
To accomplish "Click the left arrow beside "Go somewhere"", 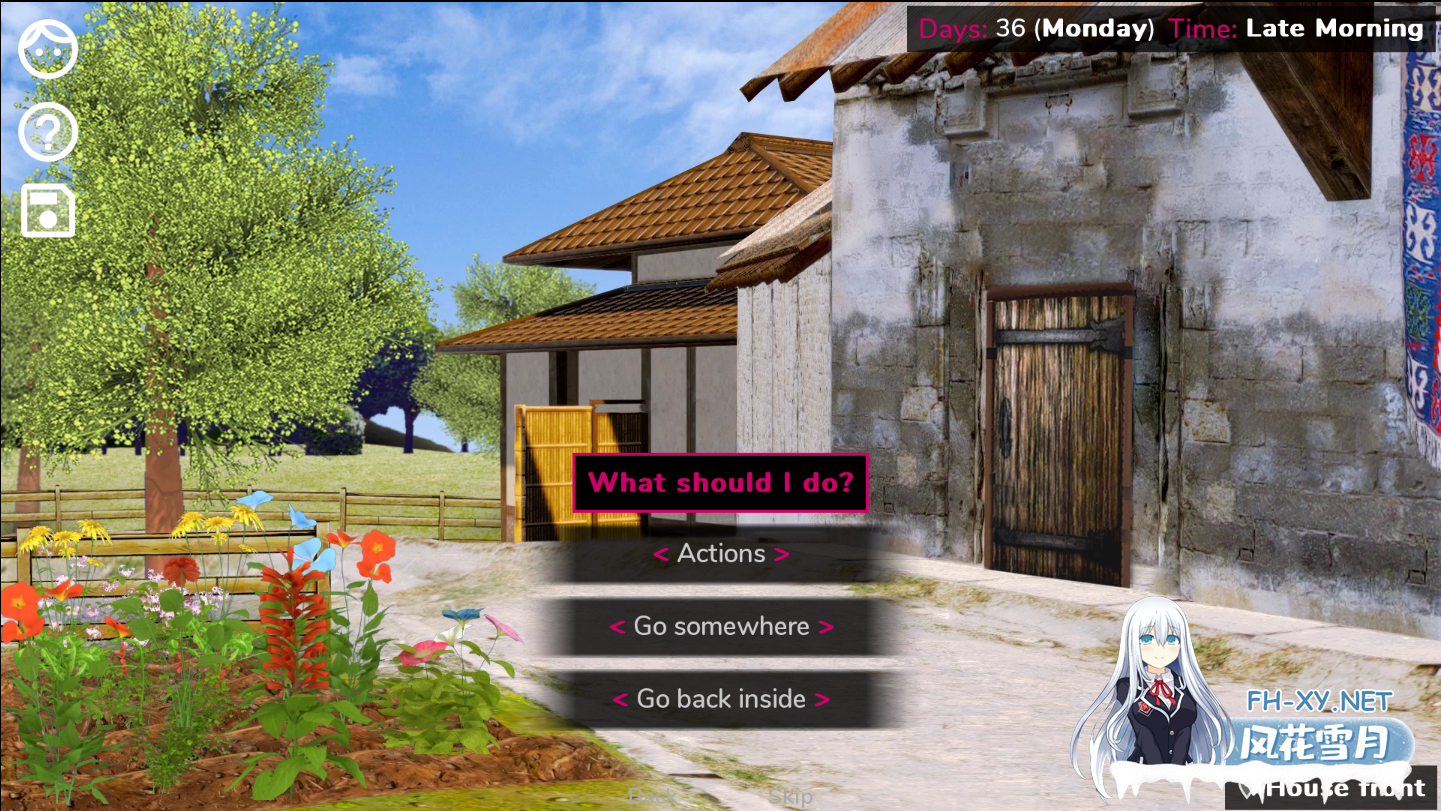I will pyautogui.click(x=617, y=627).
